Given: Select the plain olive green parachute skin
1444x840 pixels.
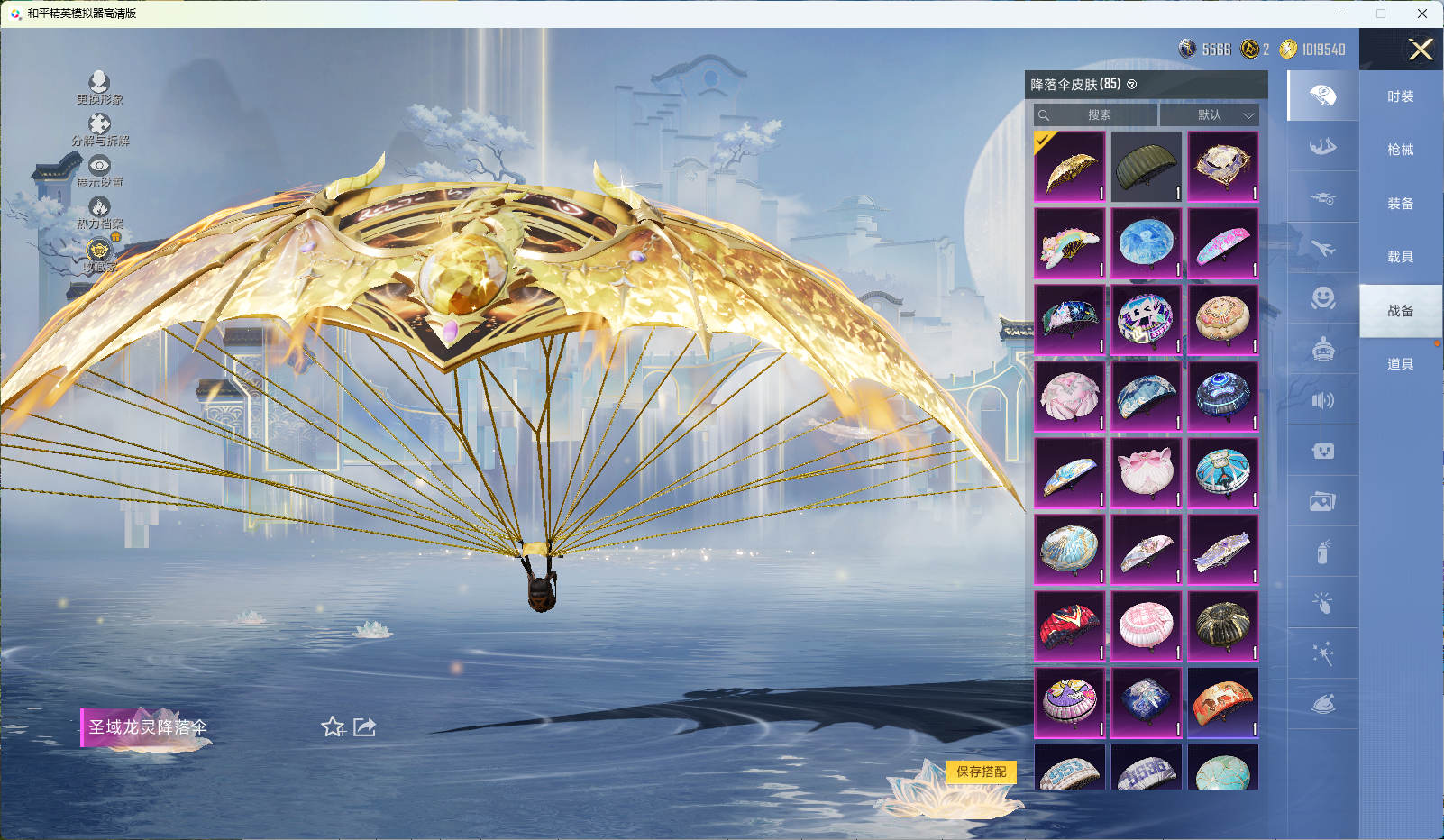Looking at the screenshot, I should [x=1147, y=167].
